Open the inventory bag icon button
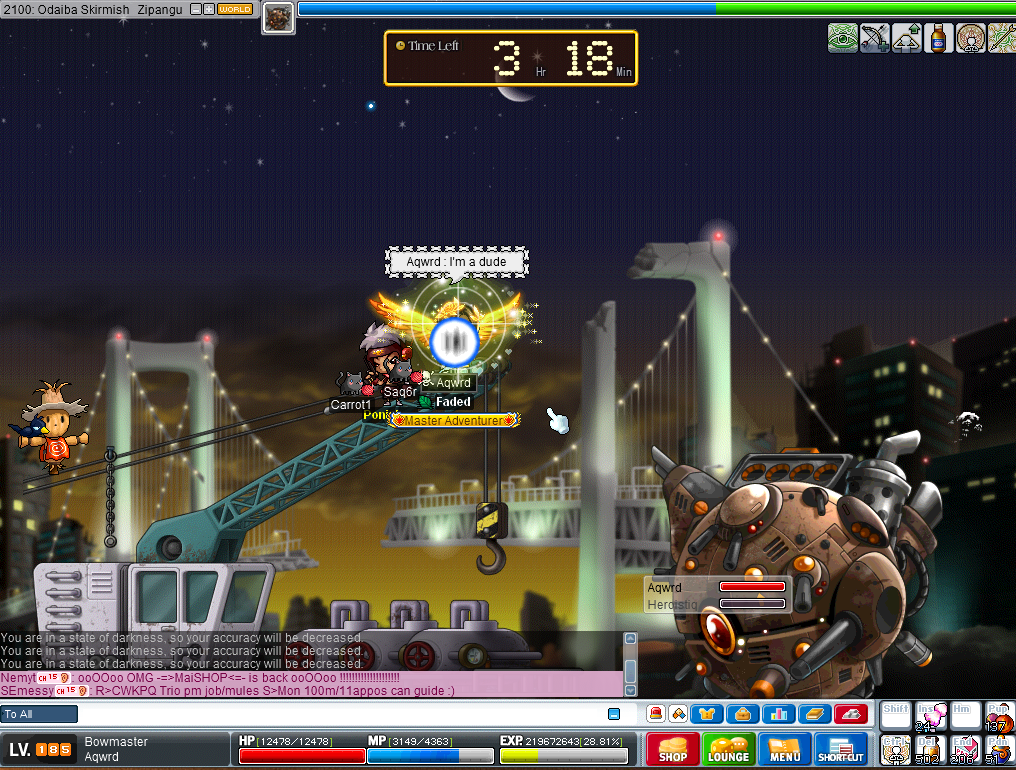The height and width of the screenshot is (770, 1016). point(743,714)
